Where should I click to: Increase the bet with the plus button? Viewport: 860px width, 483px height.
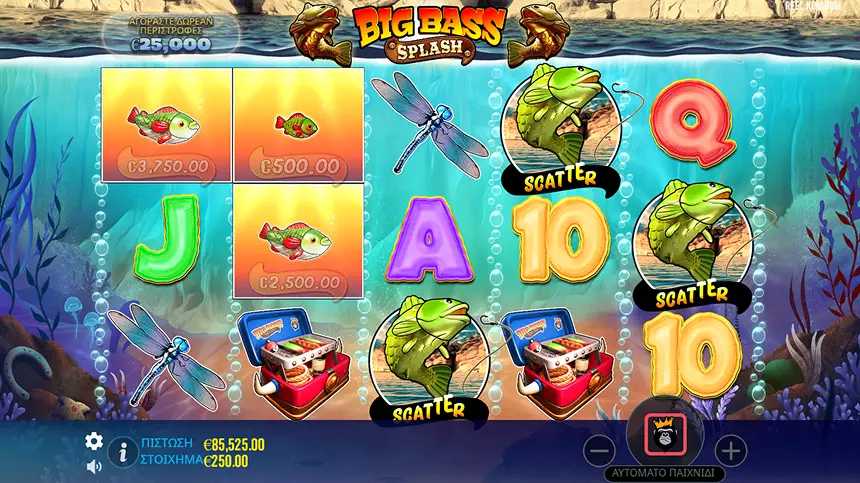[731, 451]
